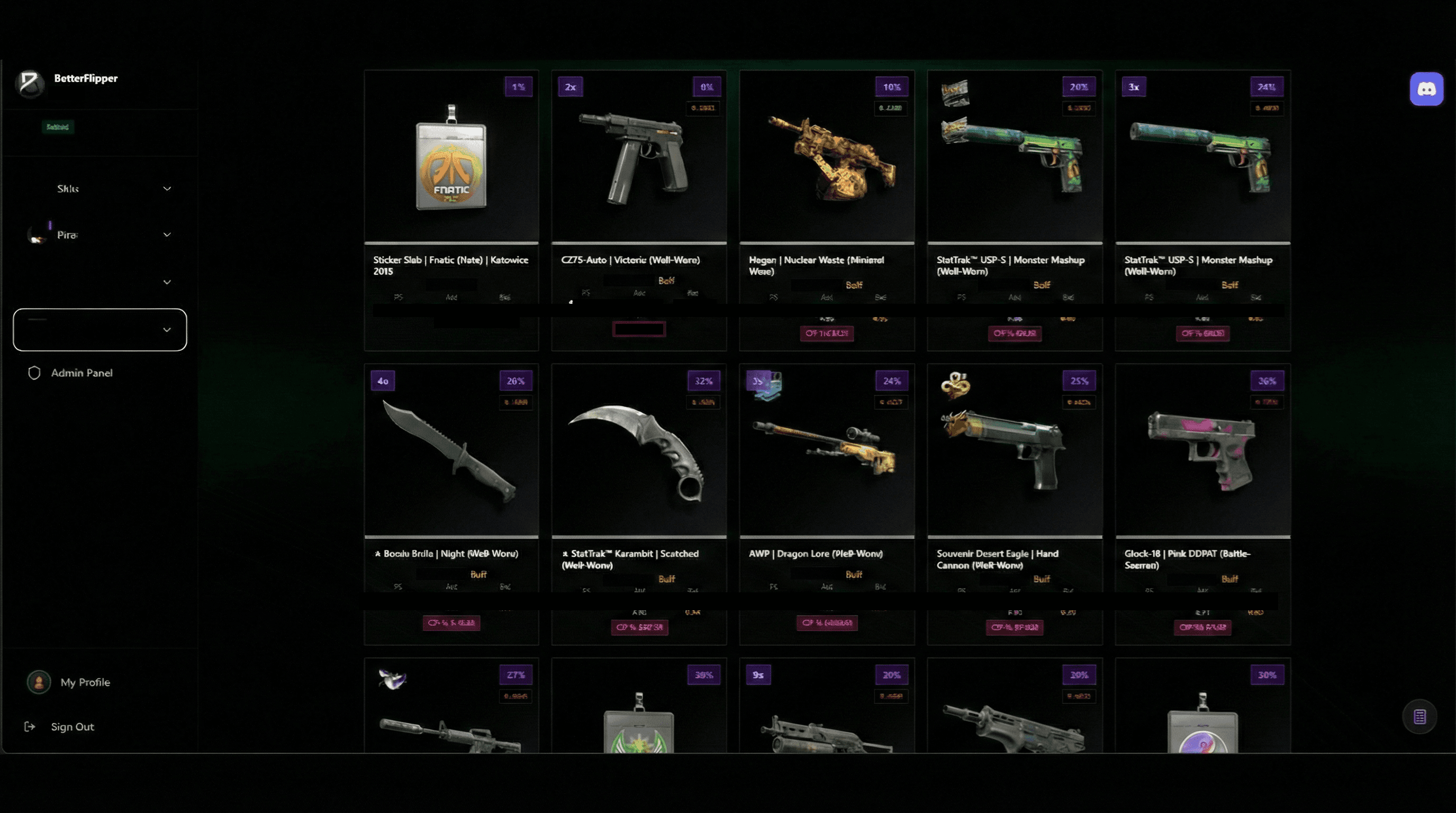
Task: Click the pink offer button under Bowie Knife
Action: (451, 623)
